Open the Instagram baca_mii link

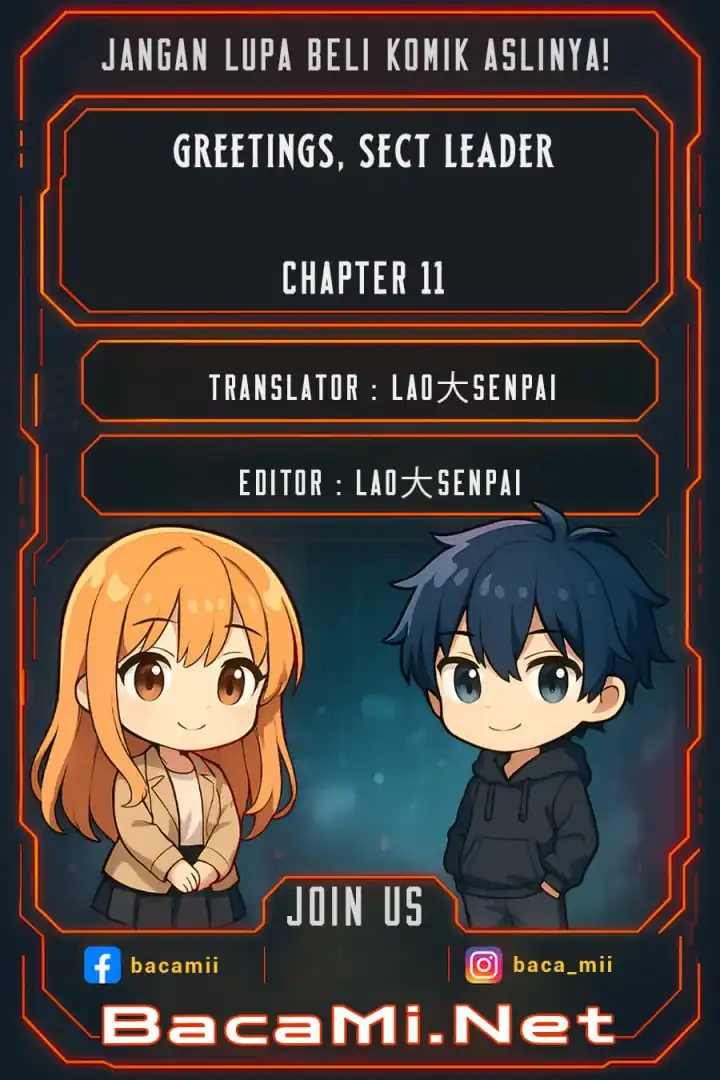click(540, 965)
